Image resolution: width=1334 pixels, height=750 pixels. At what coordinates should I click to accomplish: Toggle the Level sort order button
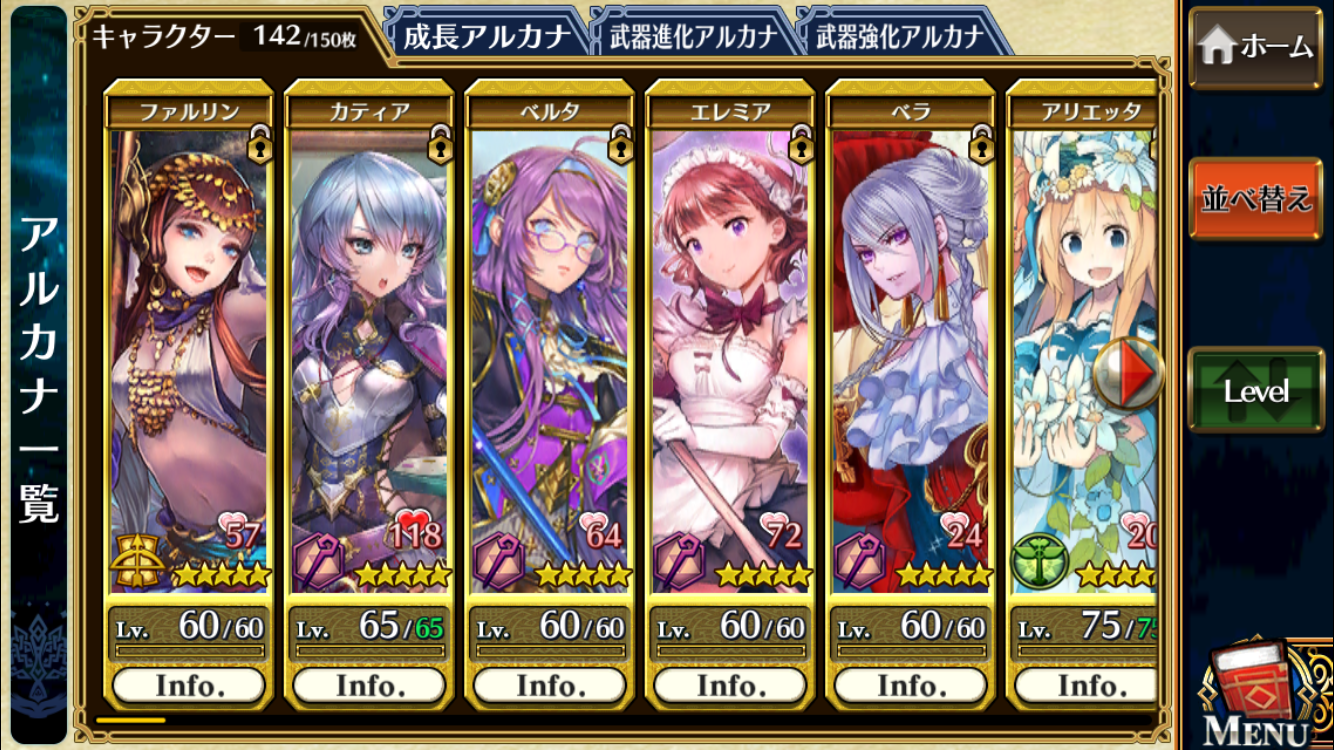[x=1255, y=391]
